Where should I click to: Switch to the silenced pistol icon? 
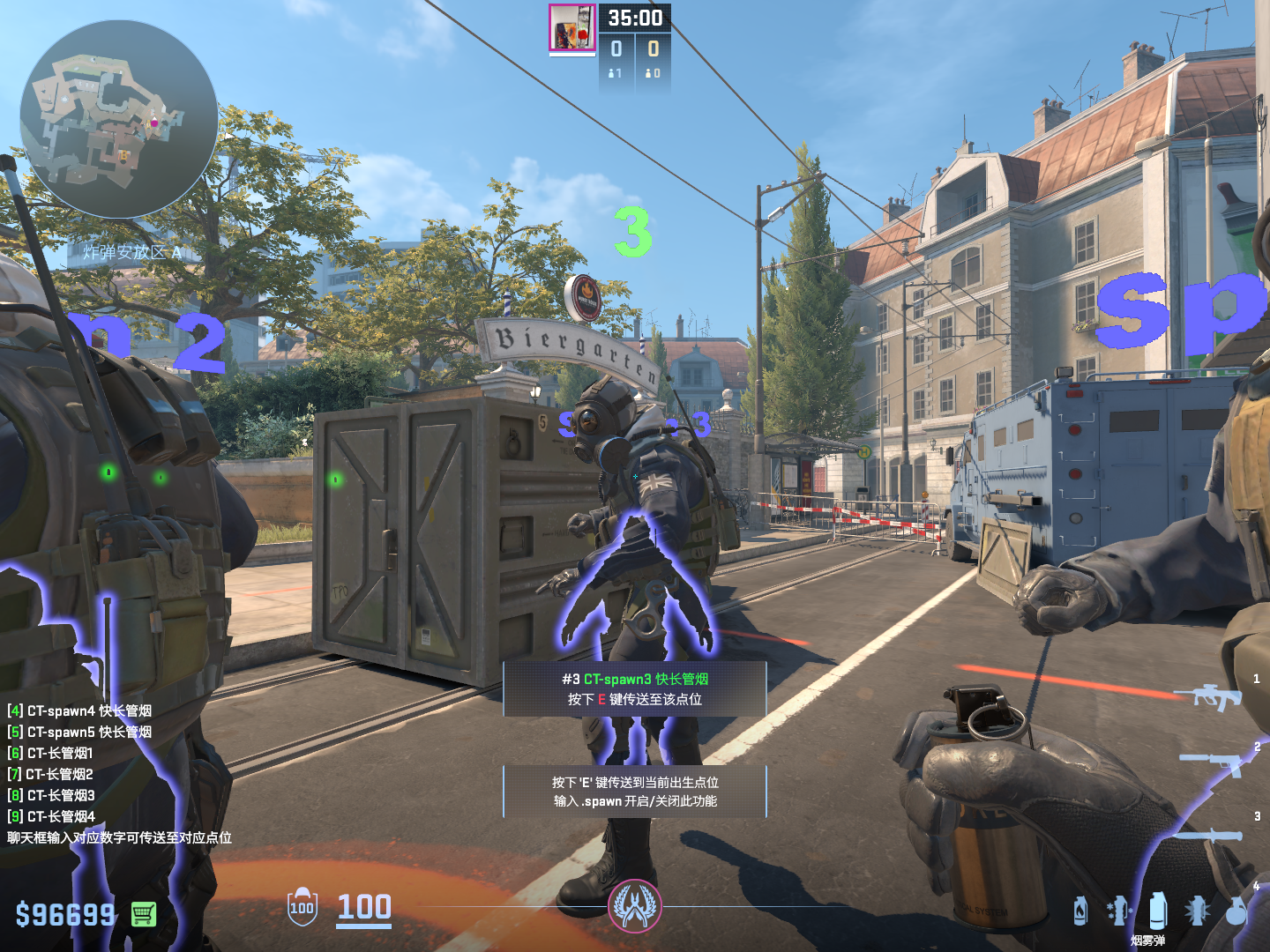point(1214,762)
